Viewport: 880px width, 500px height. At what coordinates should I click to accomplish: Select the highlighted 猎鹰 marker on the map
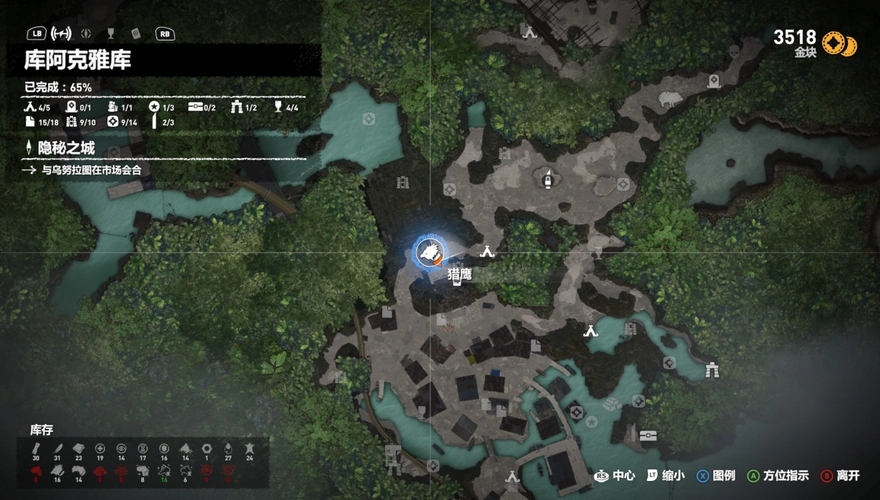pos(430,251)
